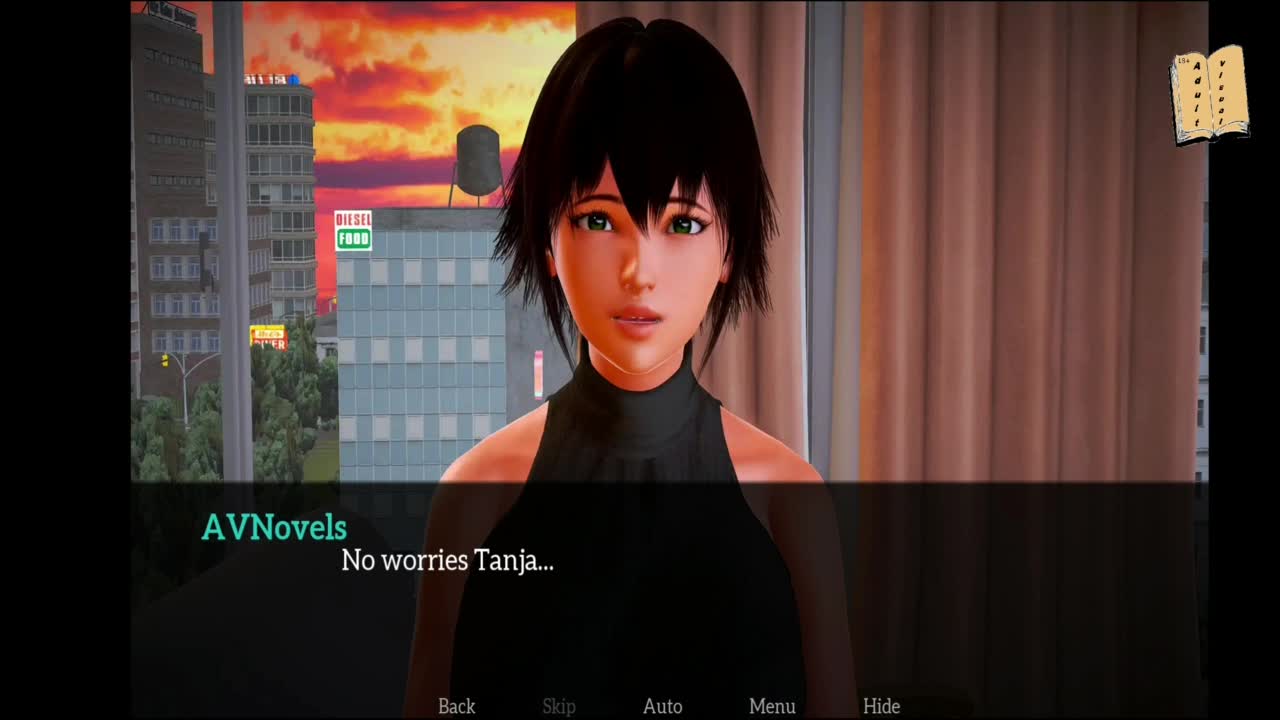Click the Skip option
Viewport: 1280px width, 720px height.
click(x=559, y=706)
